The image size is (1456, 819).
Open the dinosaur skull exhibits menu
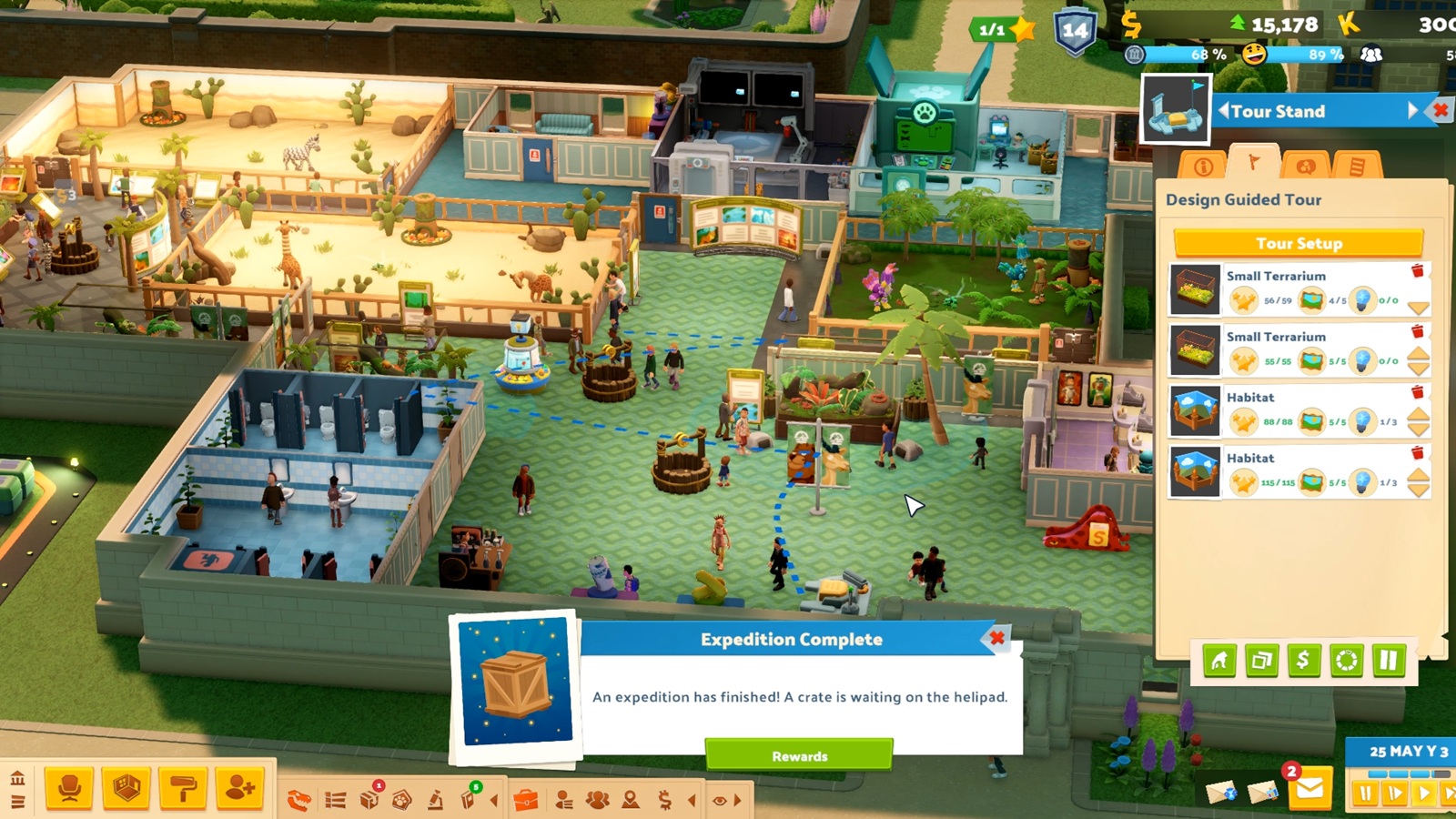coord(298,801)
